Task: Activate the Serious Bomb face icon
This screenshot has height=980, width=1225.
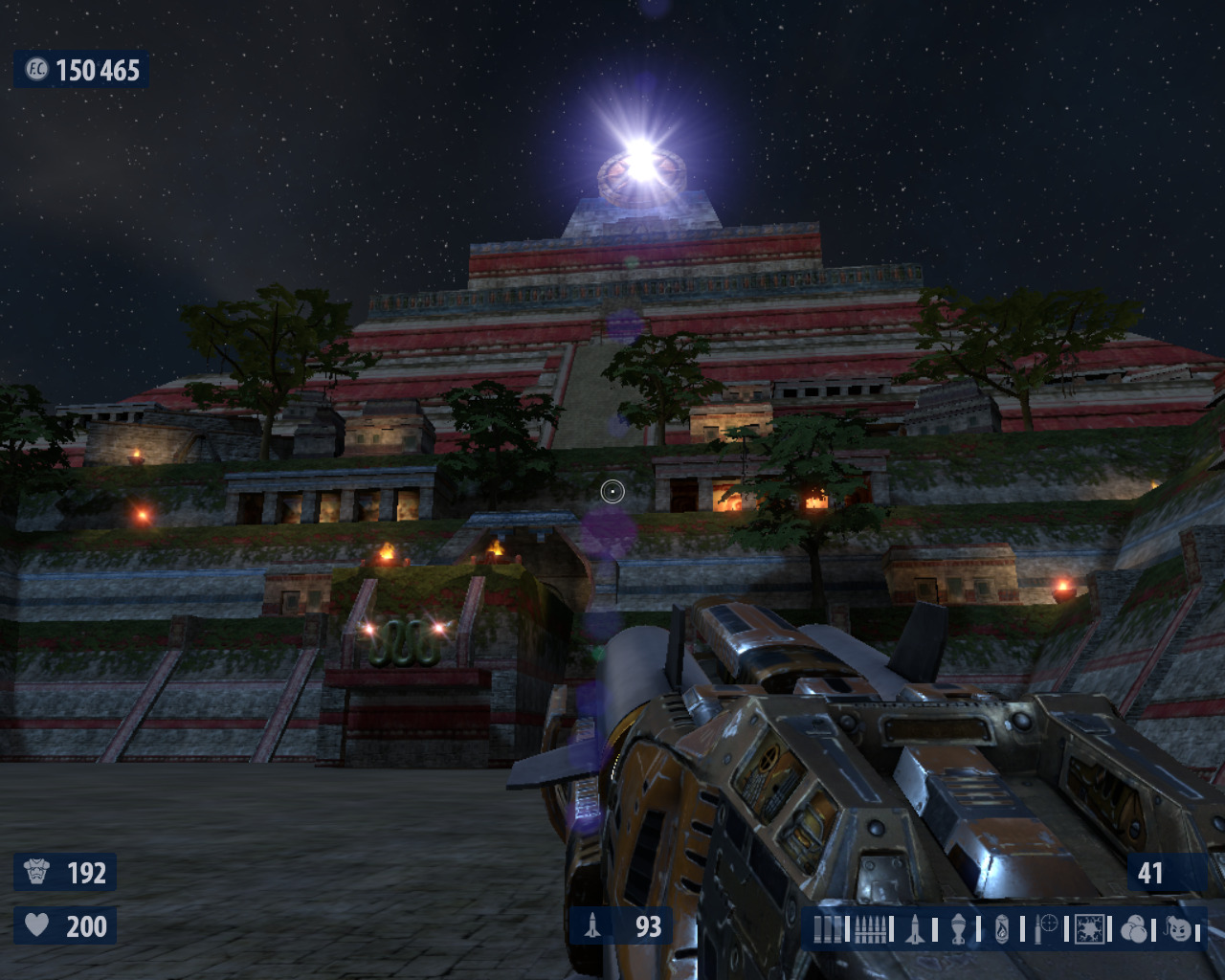Action: point(1179,929)
